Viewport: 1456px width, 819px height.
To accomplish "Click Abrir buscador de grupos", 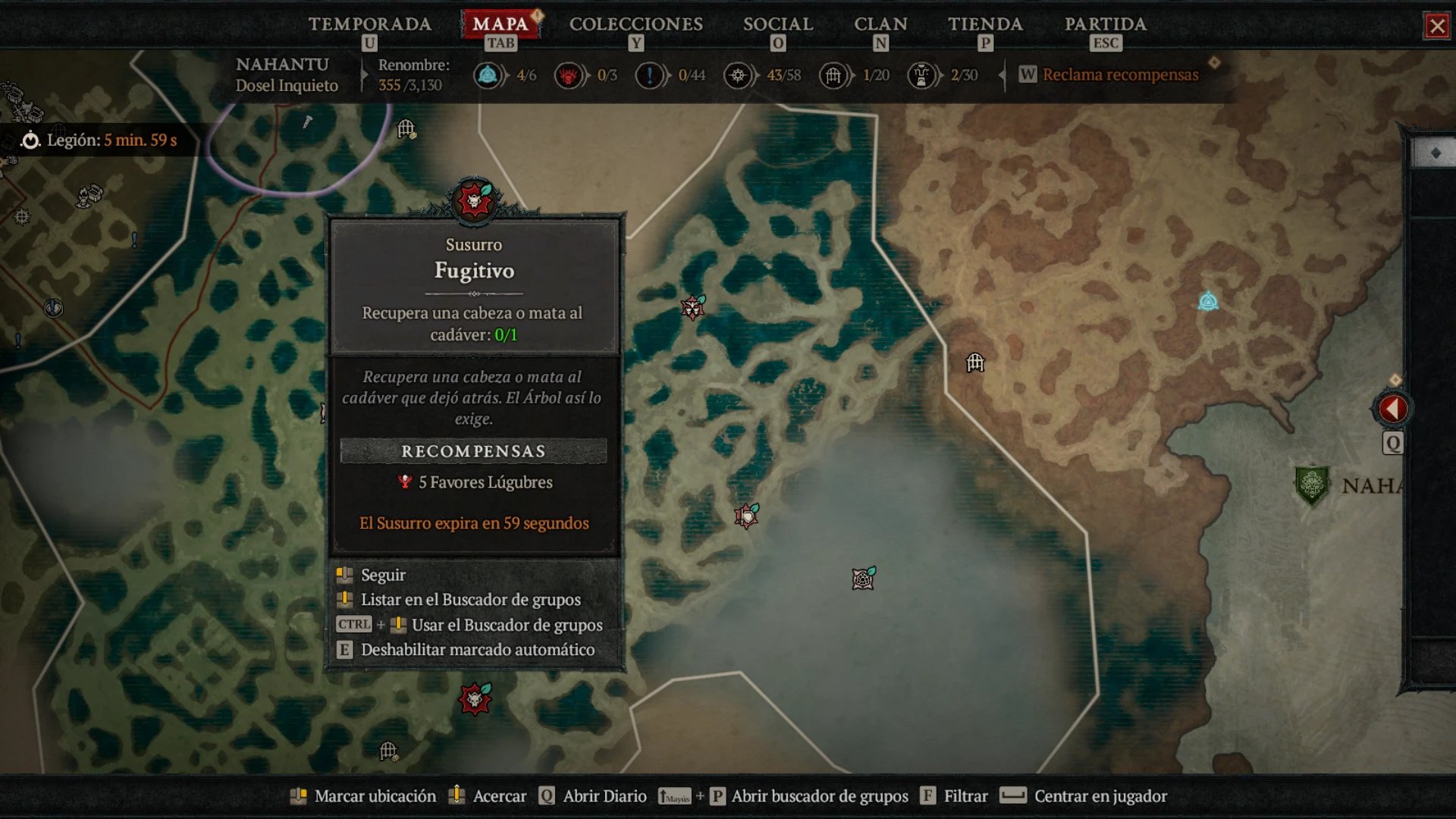I will (x=819, y=796).
